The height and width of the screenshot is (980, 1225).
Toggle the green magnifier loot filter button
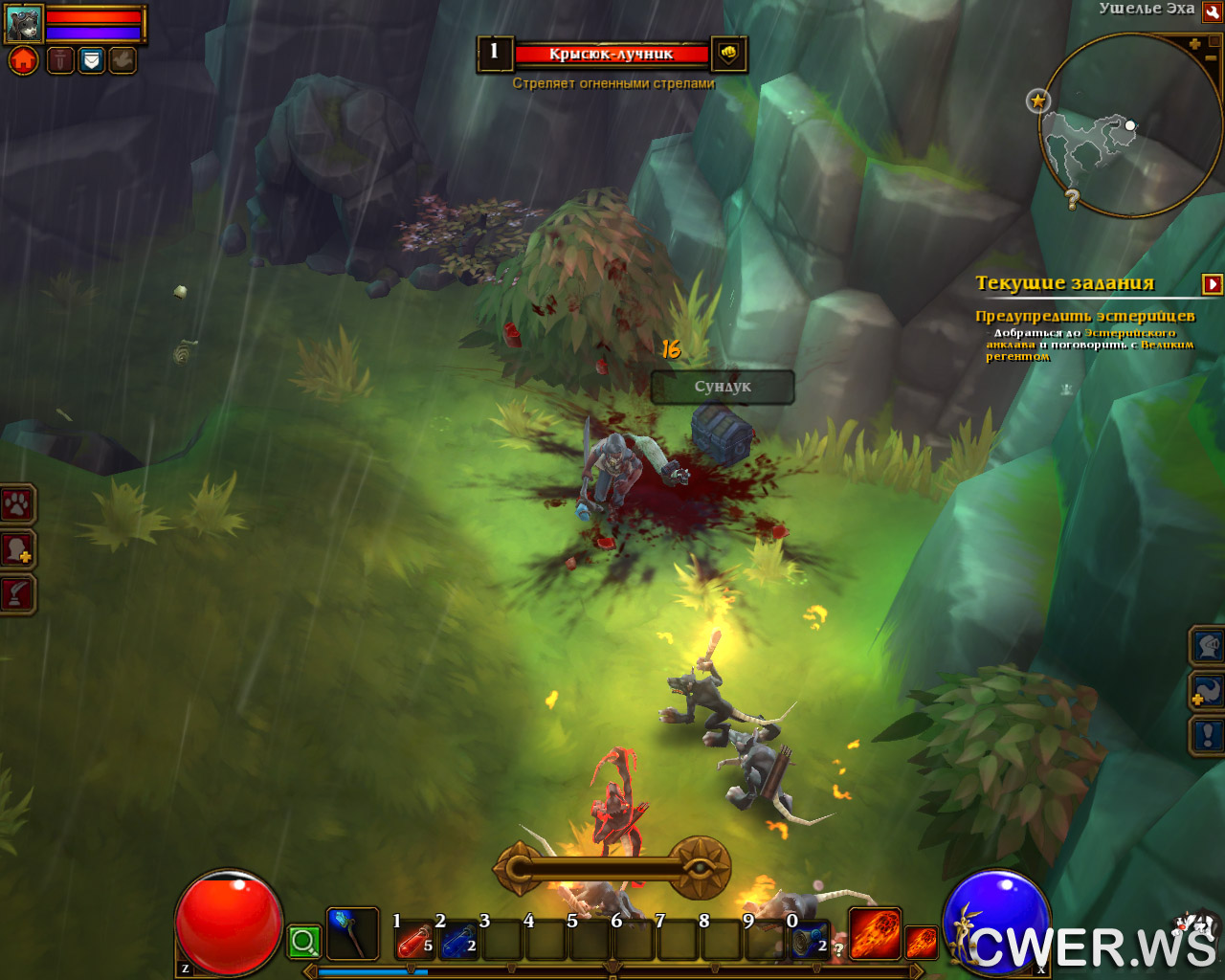pyautogui.click(x=304, y=942)
